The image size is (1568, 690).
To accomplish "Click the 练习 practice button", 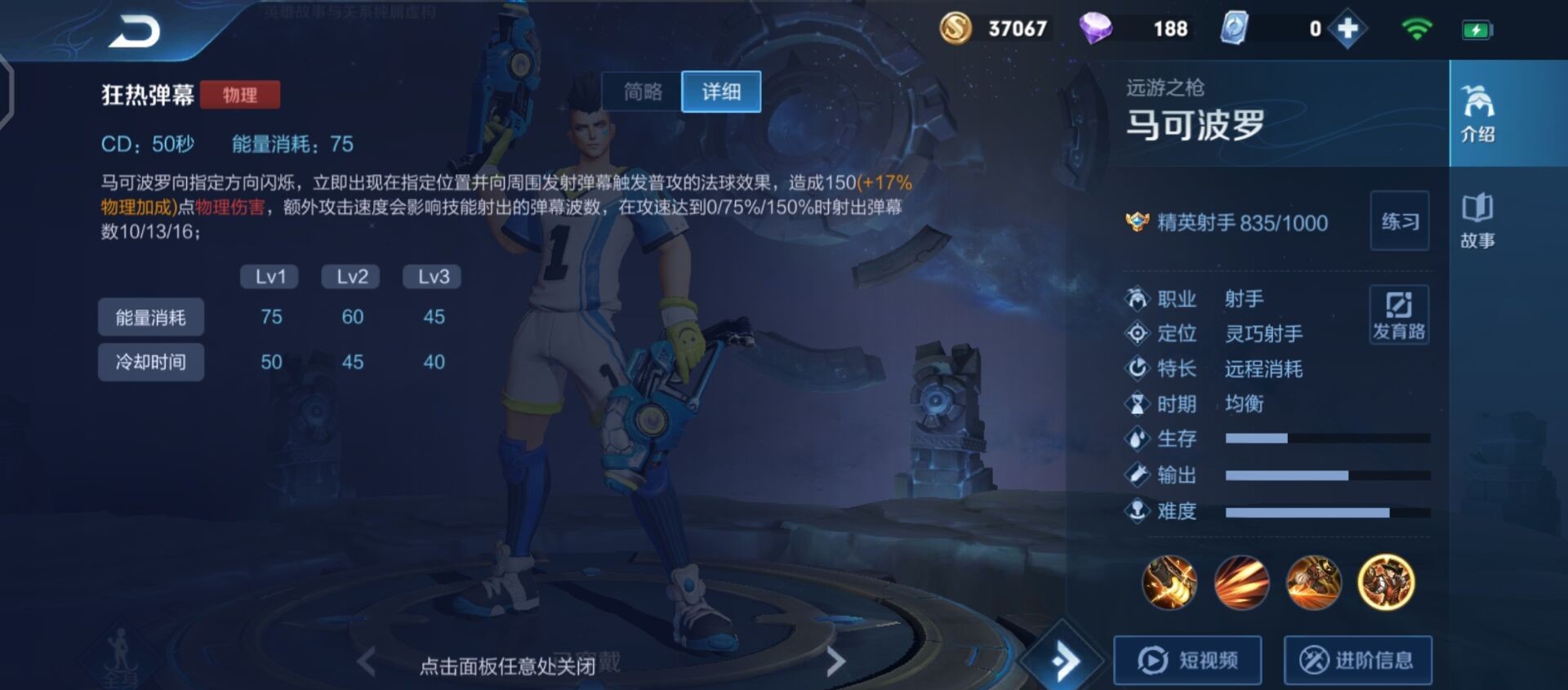I will [x=1400, y=222].
